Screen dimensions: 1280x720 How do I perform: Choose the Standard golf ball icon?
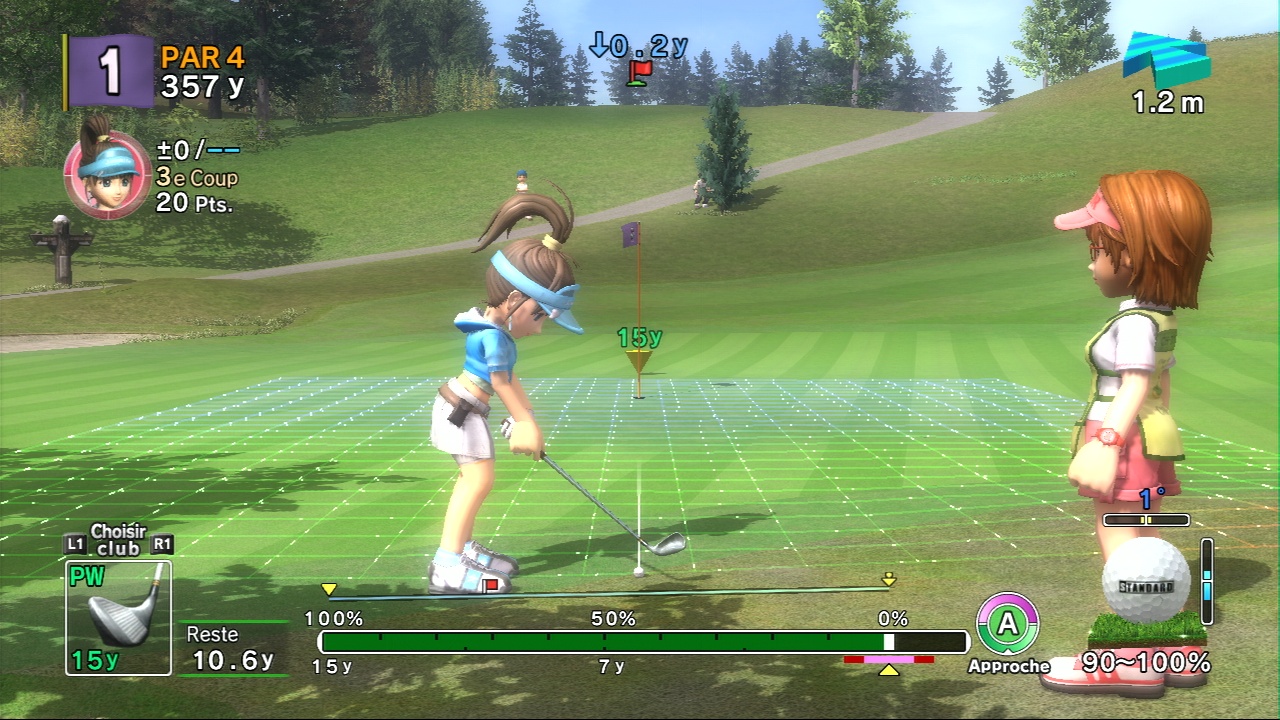(1145, 582)
